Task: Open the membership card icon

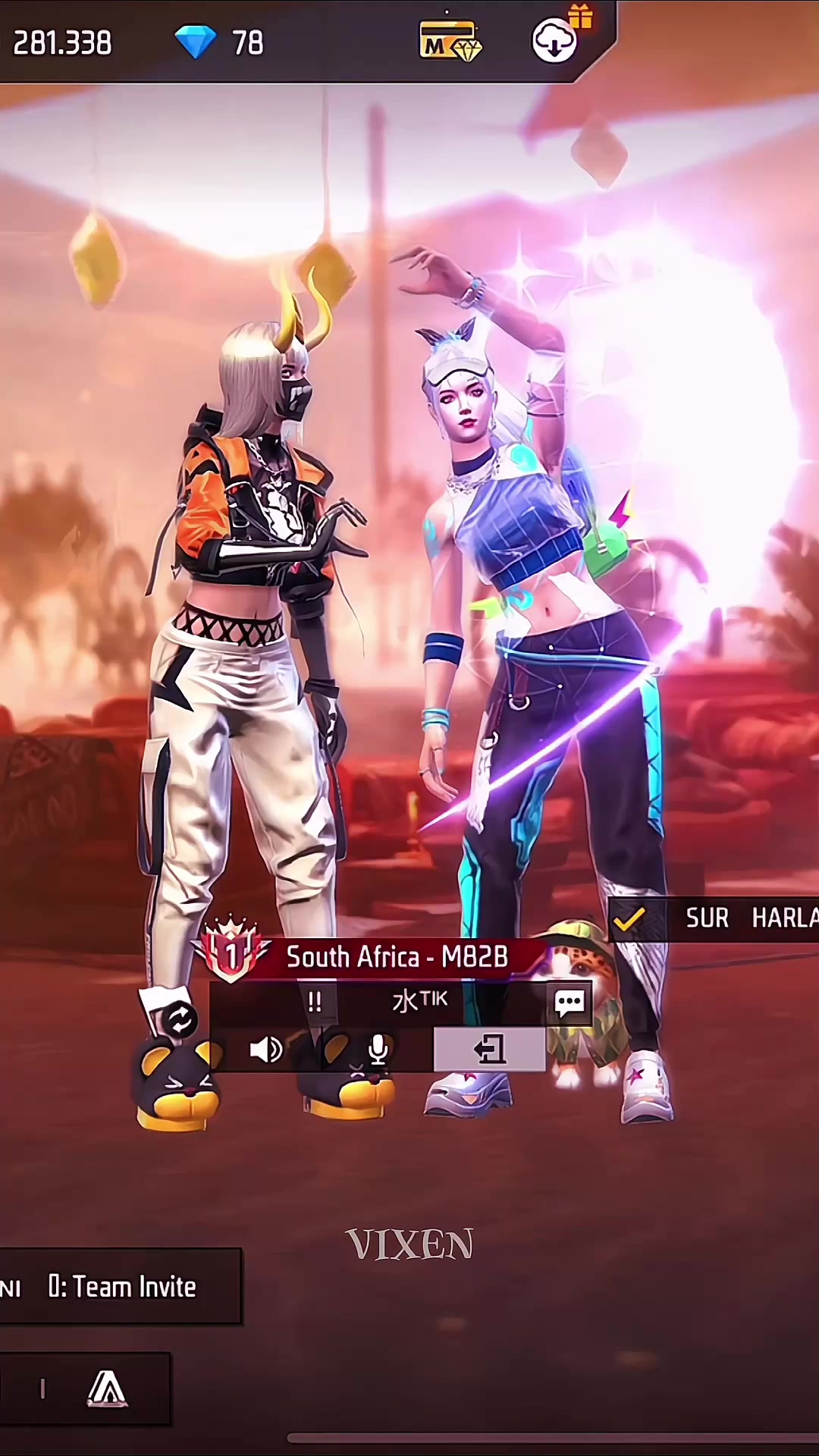Action: point(450,41)
